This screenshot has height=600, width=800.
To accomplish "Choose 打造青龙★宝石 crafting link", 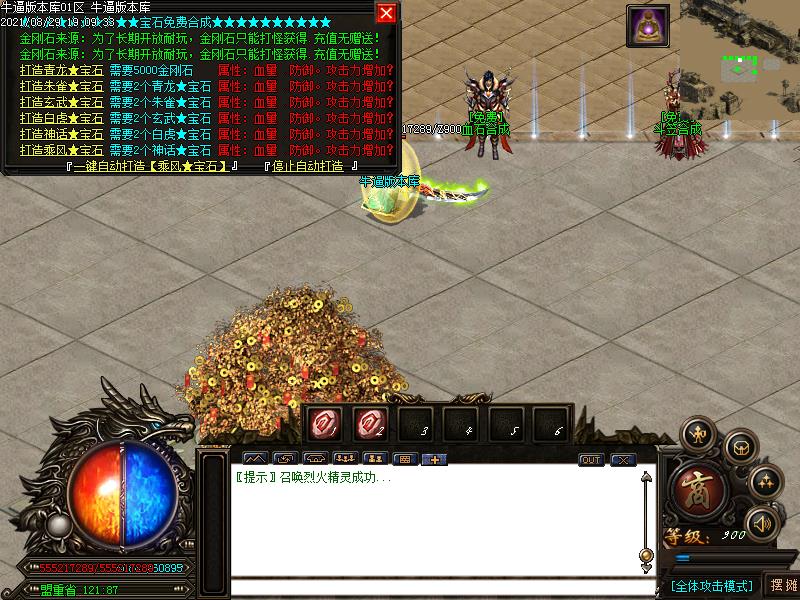I will tap(61, 71).
